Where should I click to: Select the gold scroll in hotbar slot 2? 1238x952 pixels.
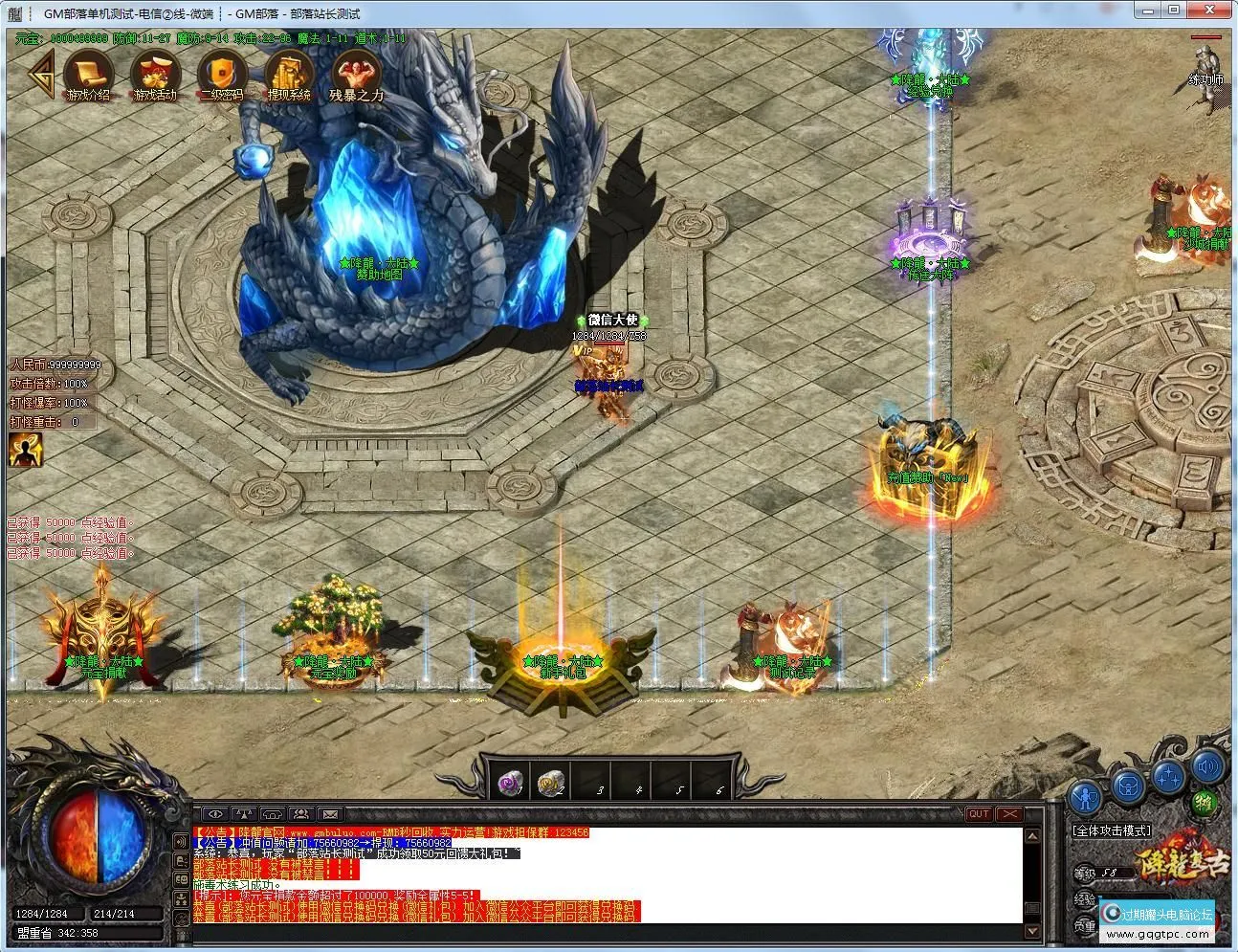550,785
